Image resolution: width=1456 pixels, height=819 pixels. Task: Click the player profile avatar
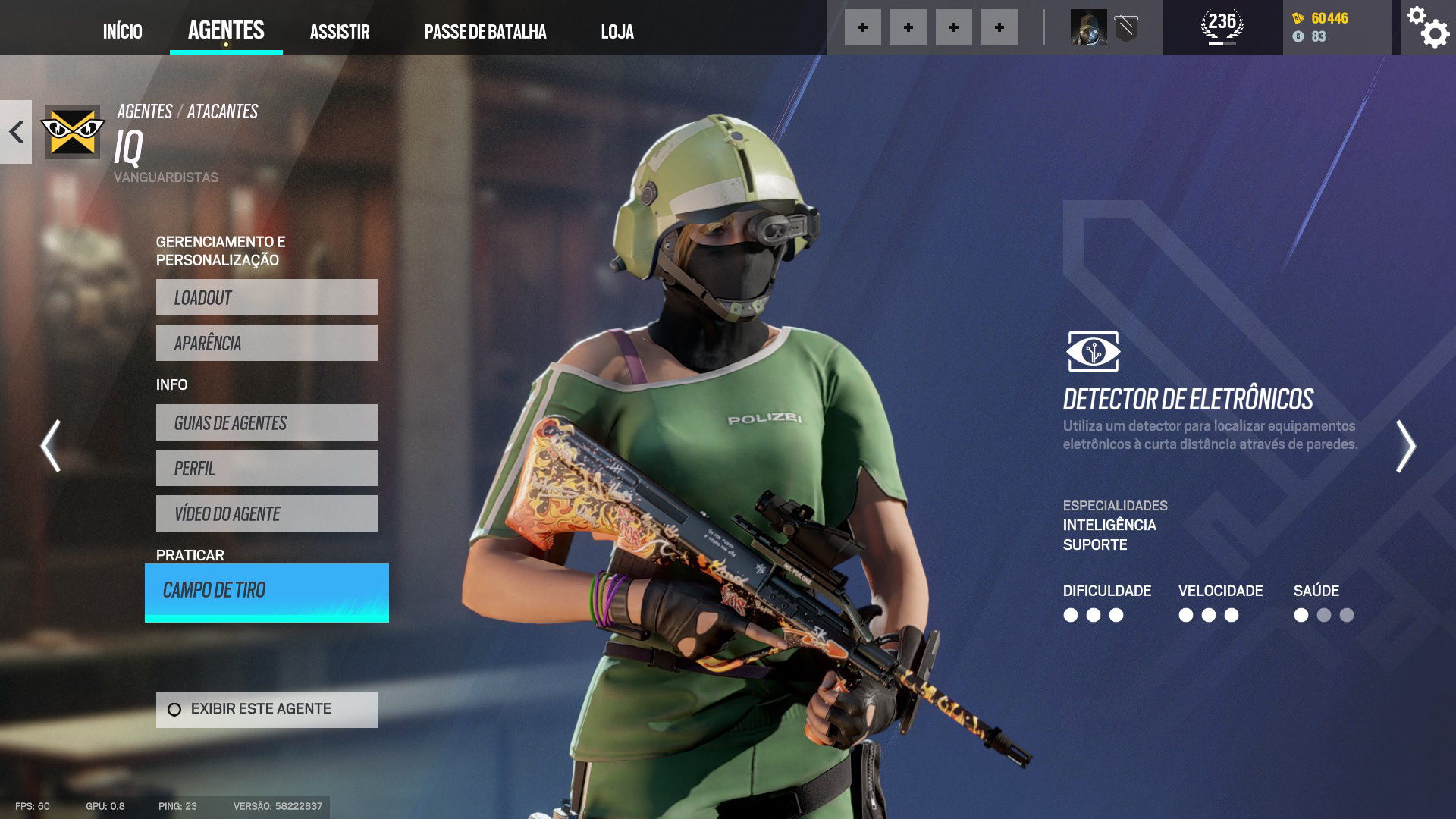pos(1088,28)
